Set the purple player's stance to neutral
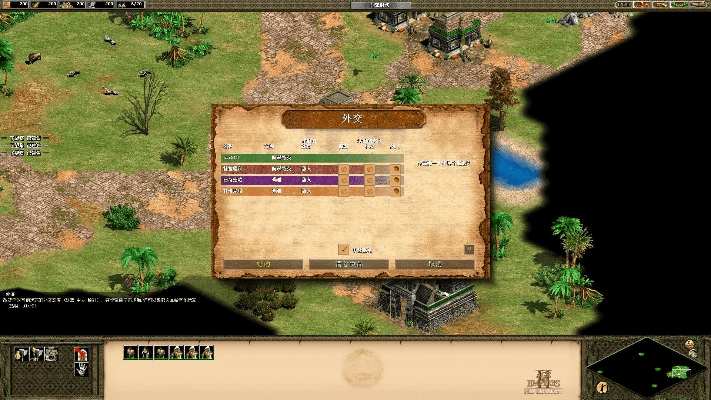 [x=370, y=180]
